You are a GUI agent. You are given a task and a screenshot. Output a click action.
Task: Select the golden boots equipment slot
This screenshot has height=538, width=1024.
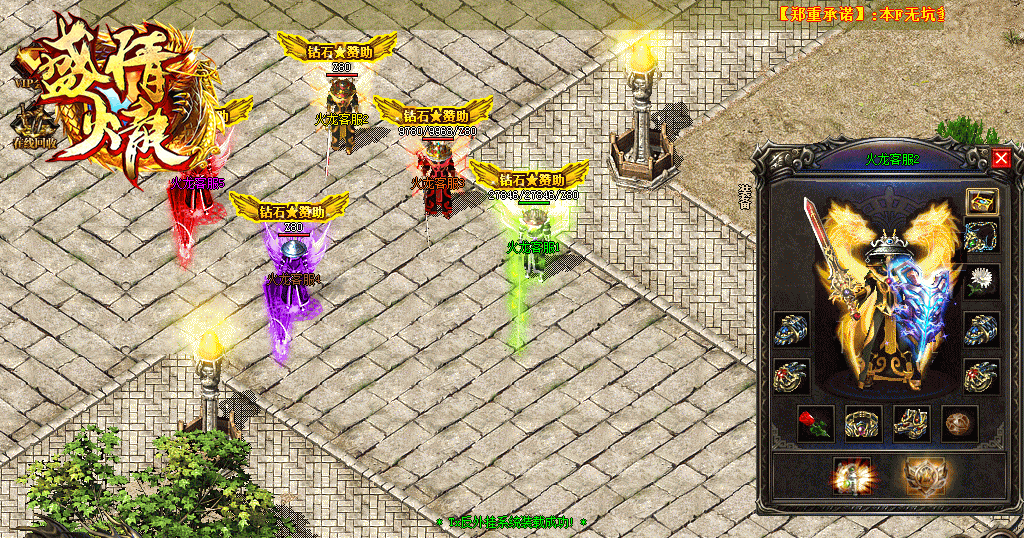910,423
